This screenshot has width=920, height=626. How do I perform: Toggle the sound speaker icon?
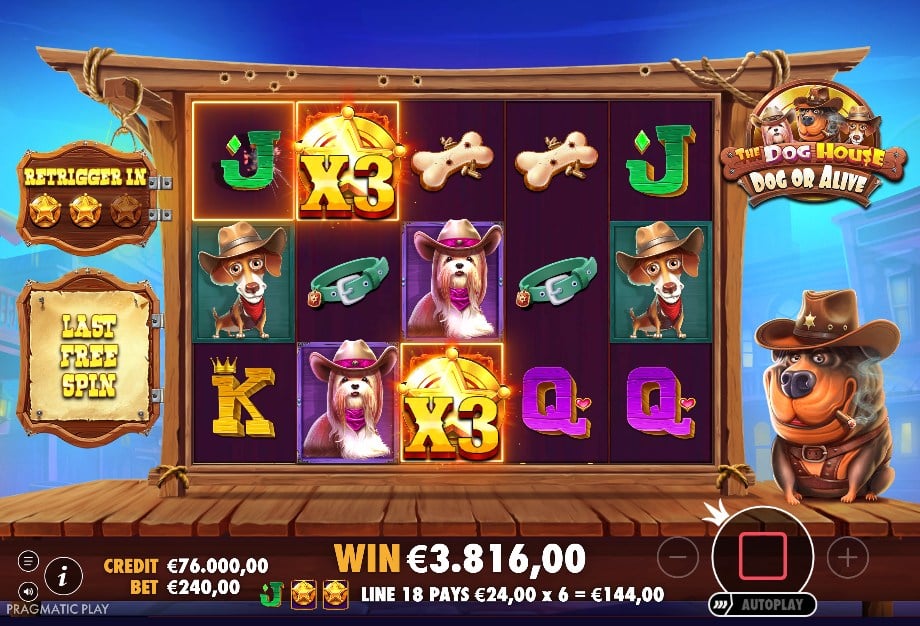(27, 590)
